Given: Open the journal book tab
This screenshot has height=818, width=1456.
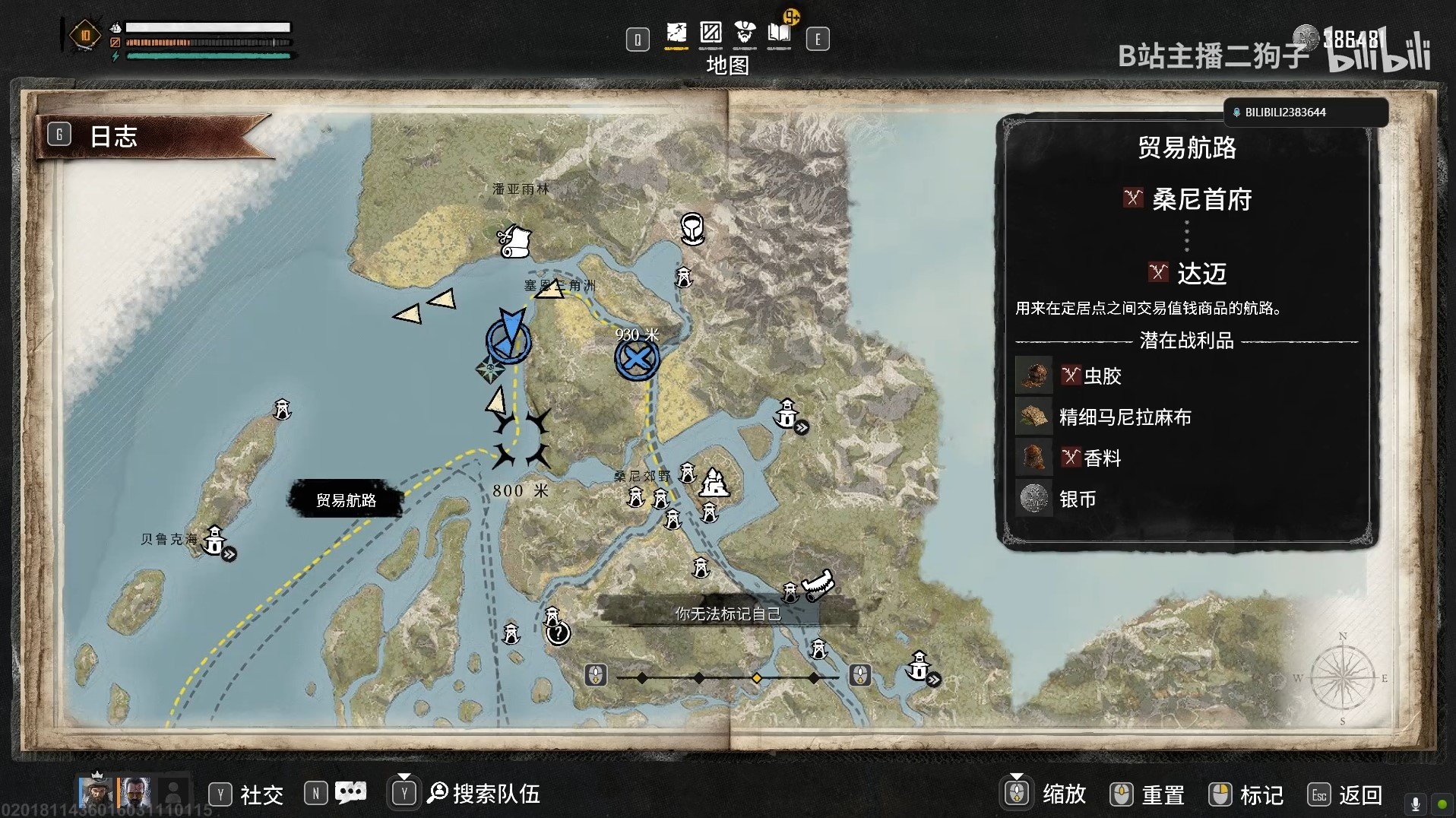Looking at the screenshot, I should pos(779,33).
